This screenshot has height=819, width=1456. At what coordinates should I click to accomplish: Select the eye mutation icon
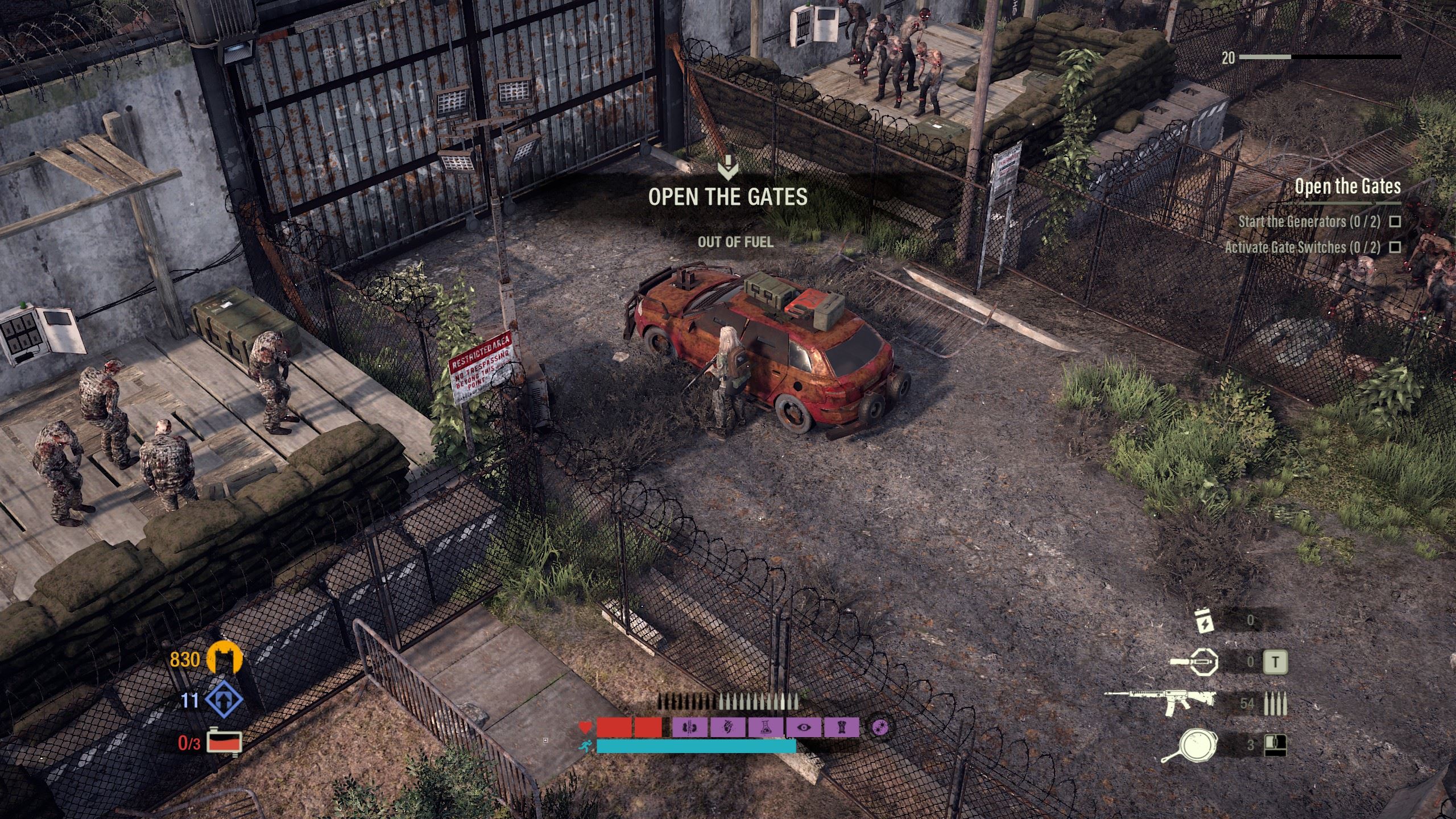804,728
